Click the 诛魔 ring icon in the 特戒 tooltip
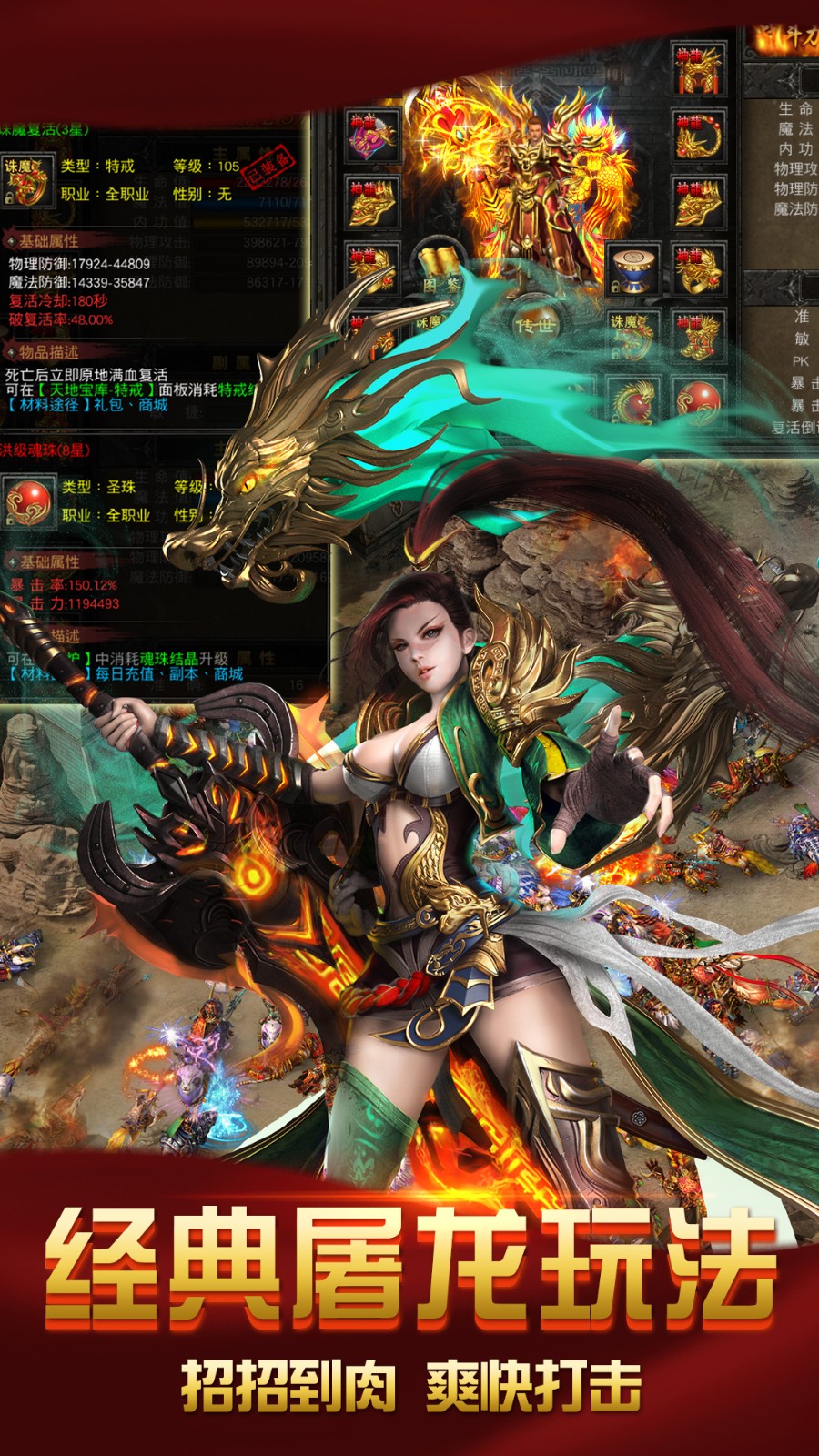819x1456 pixels. [x=26, y=180]
